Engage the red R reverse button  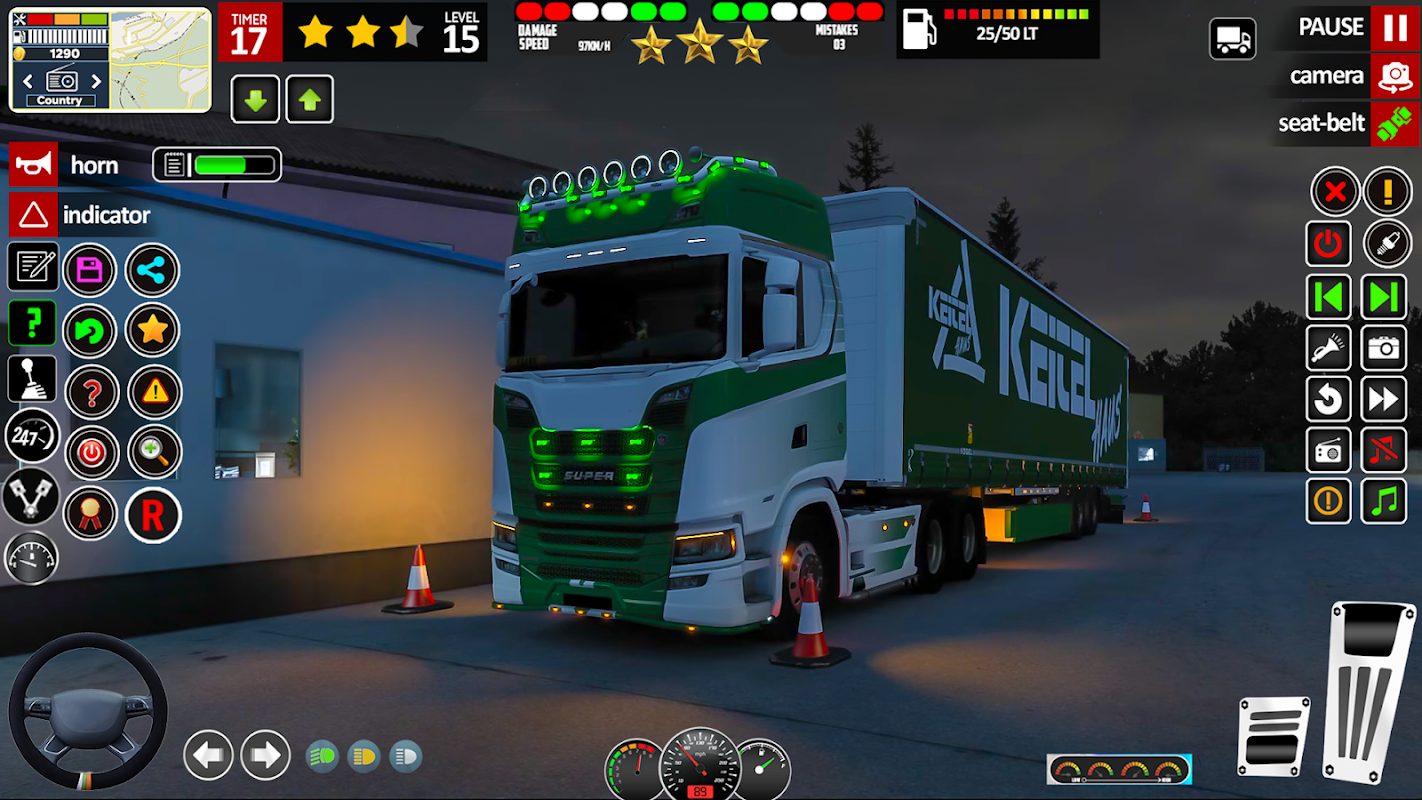click(x=152, y=515)
